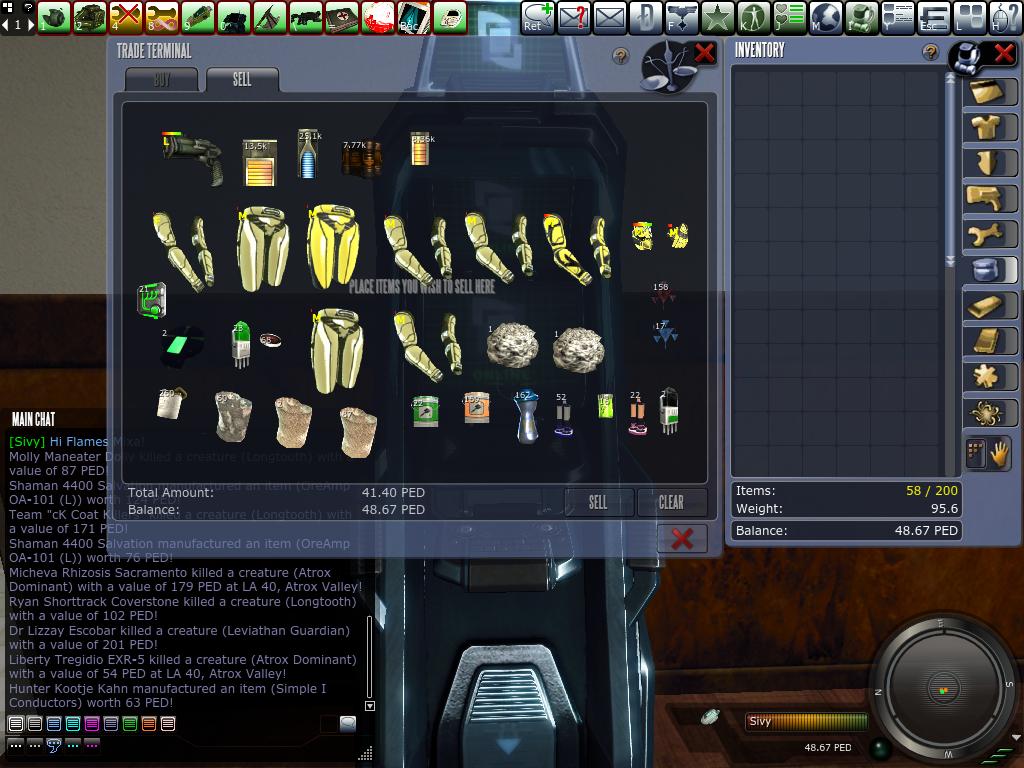The height and width of the screenshot is (768, 1024).
Task: Clear the items placed for sale
Action: pos(671,502)
